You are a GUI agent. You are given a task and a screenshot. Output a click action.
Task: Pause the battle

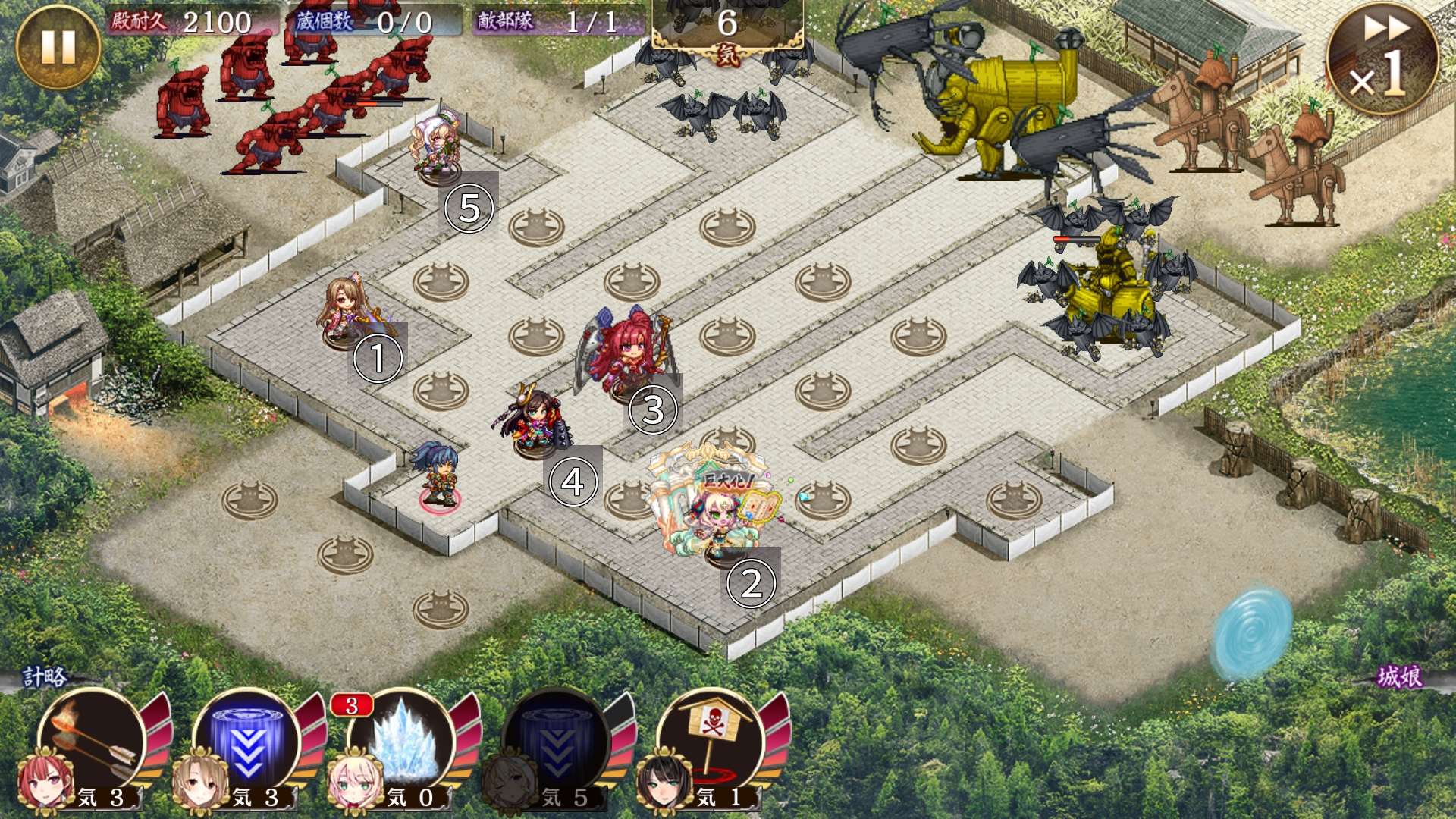[x=58, y=47]
